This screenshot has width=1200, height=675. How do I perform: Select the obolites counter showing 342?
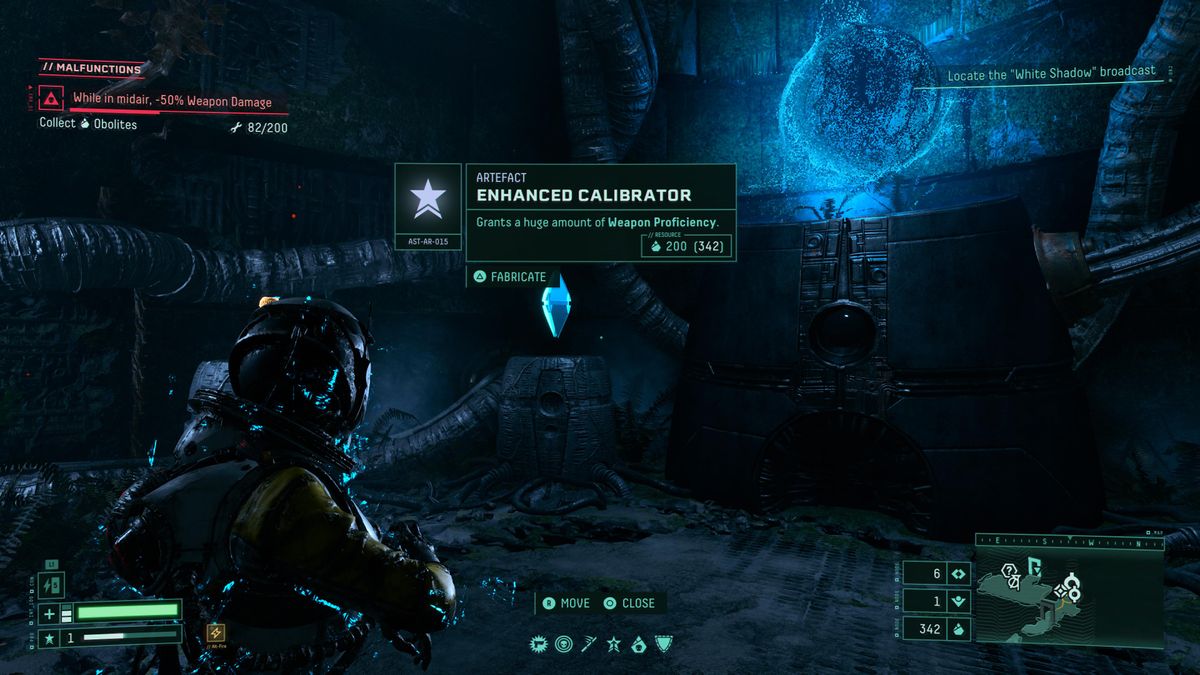point(936,629)
